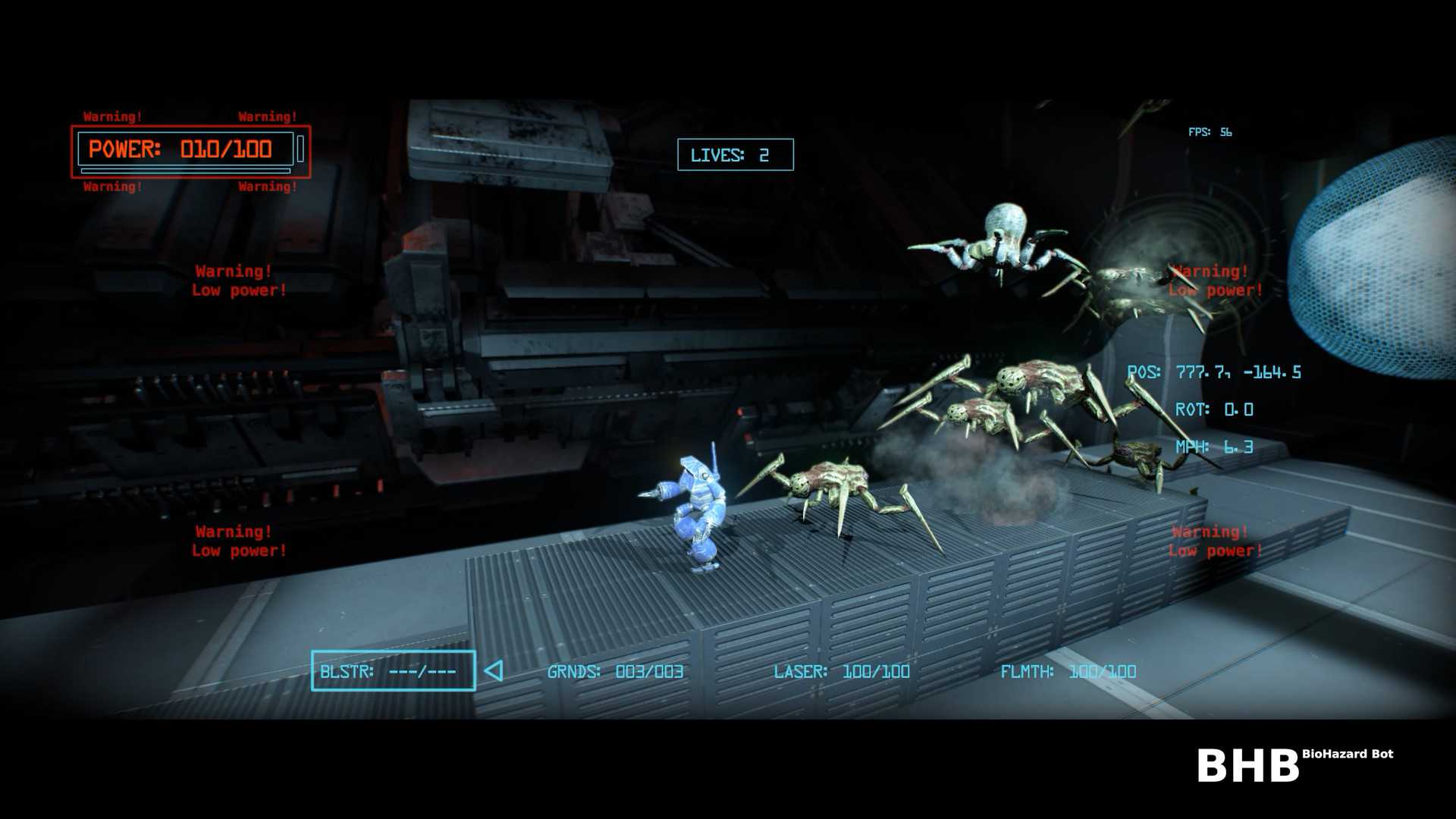
Task: Switch to the GRNDS grenades weapon
Action: (615, 672)
